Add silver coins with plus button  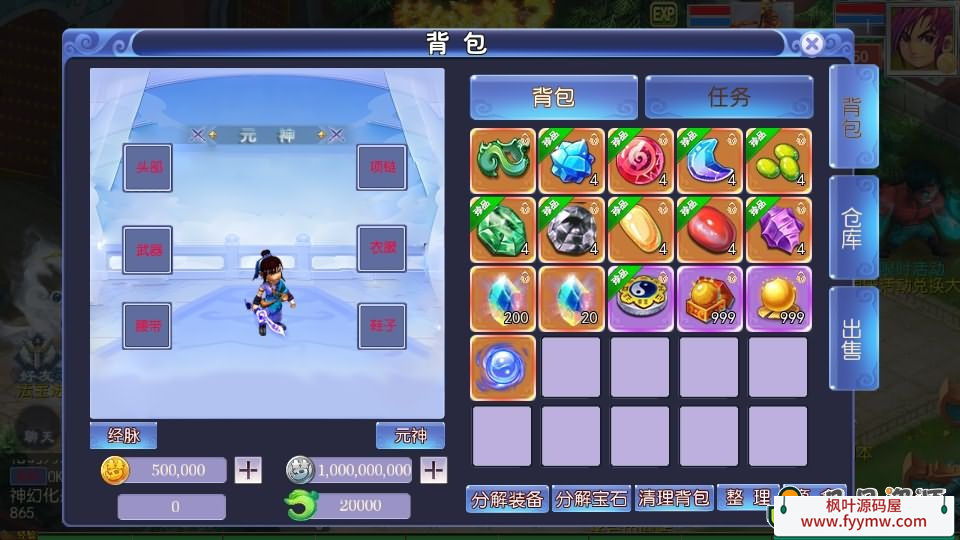(x=433, y=470)
